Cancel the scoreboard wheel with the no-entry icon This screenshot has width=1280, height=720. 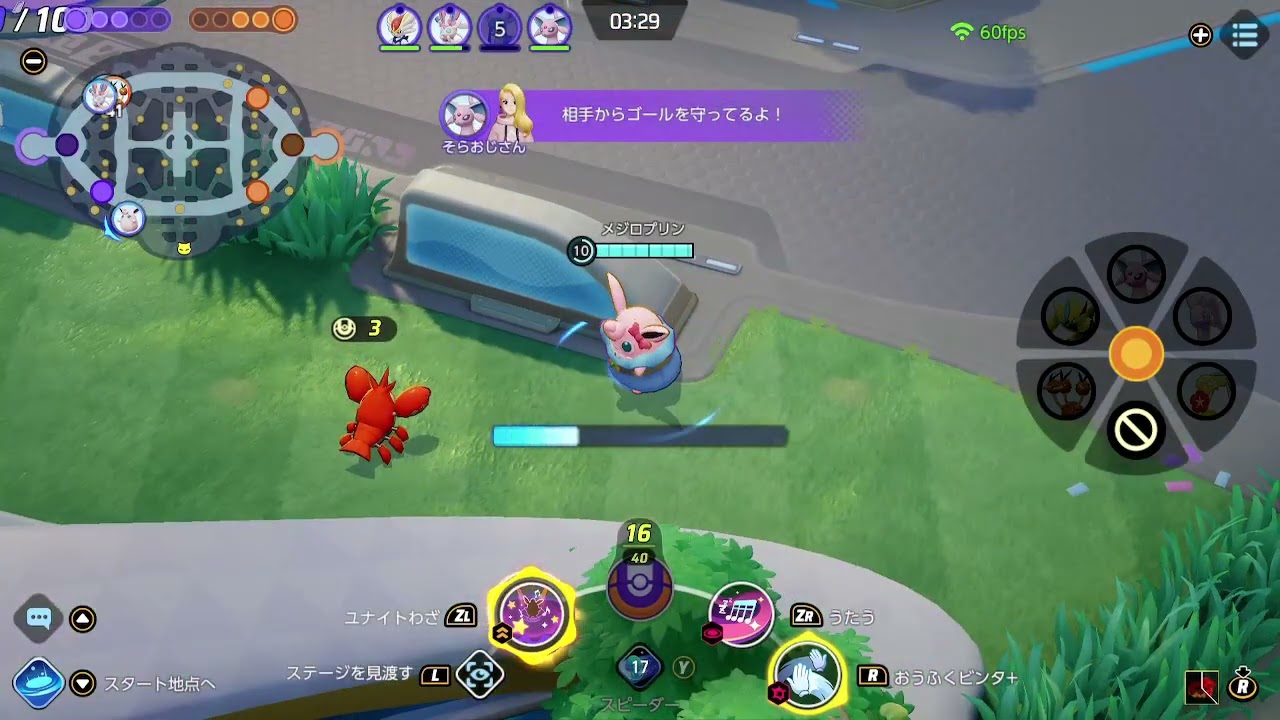[x=1136, y=428]
